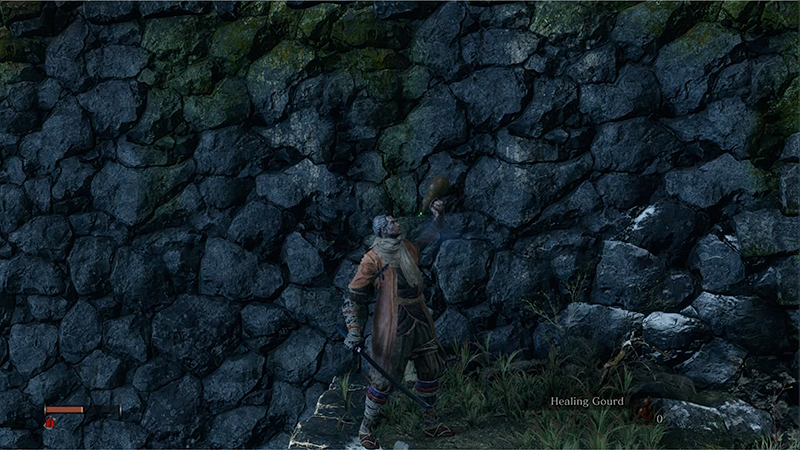Click the red resurrection node icon
Screen dimensions: 800x450
pyautogui.click(x=49, y=423)
